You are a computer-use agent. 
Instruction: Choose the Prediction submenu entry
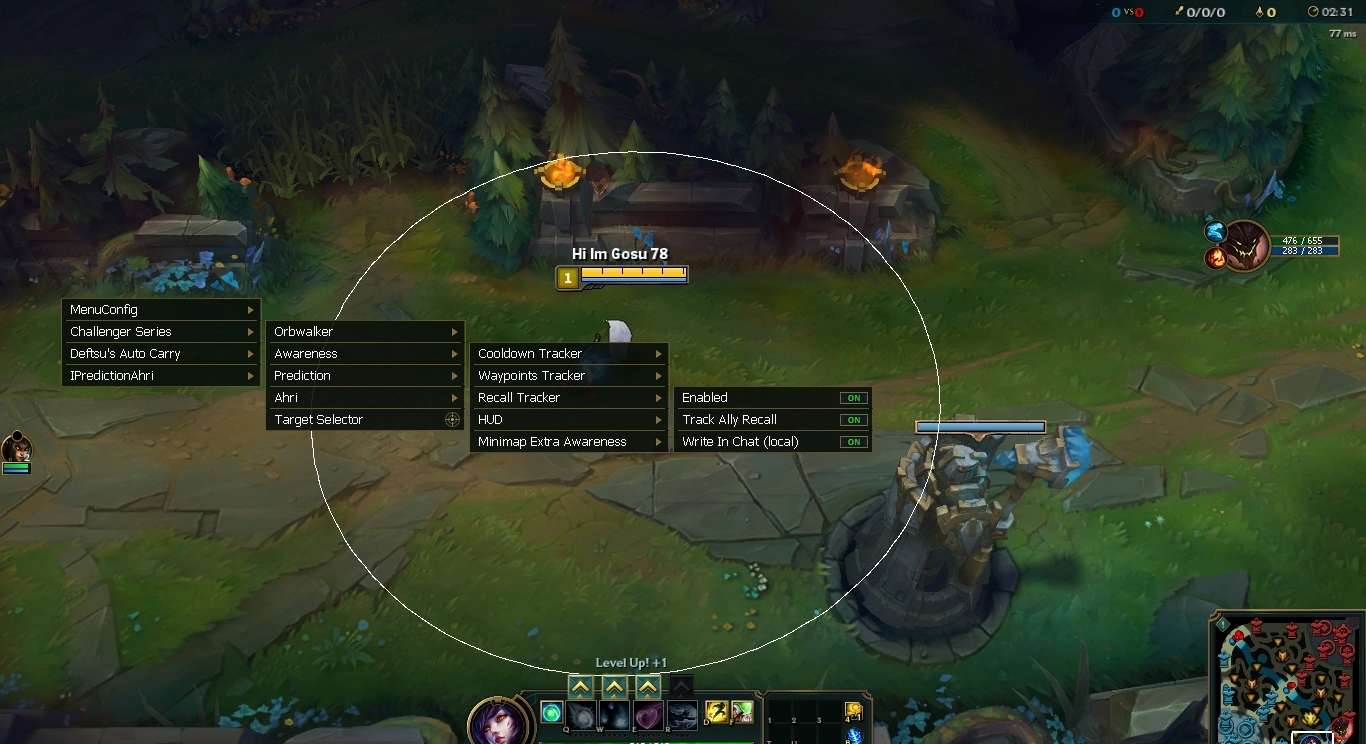click(x=365, y=376)
